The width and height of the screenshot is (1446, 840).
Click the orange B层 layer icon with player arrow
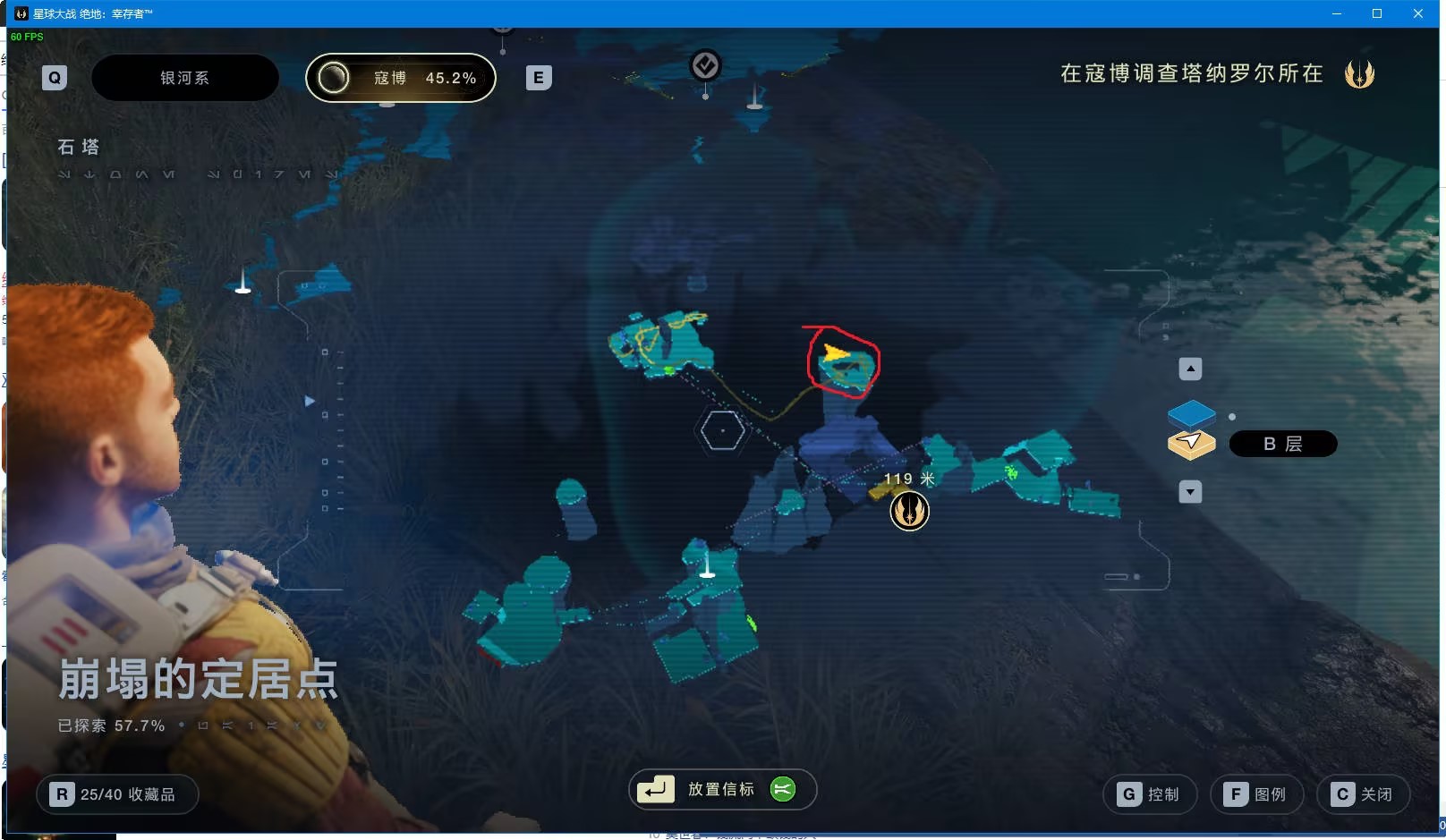(1191, 443)
